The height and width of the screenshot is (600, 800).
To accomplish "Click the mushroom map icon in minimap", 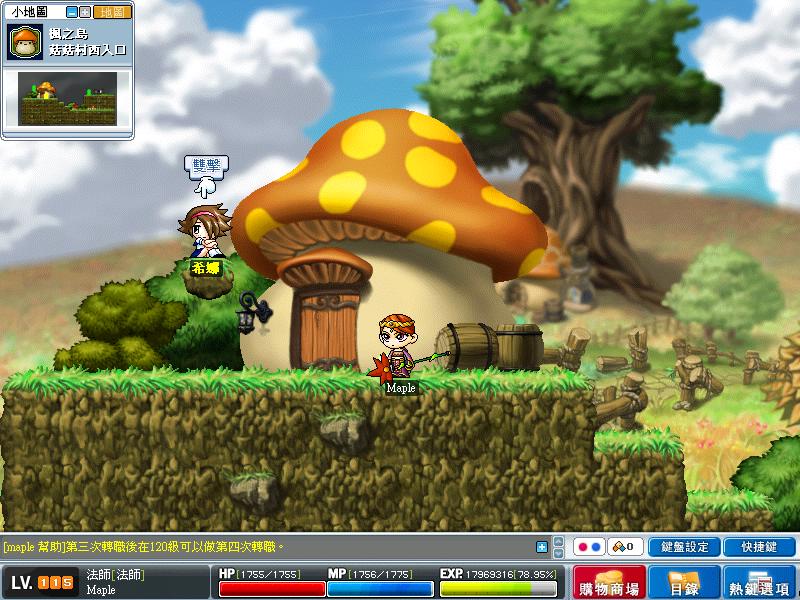I will (x=23, y=41).
